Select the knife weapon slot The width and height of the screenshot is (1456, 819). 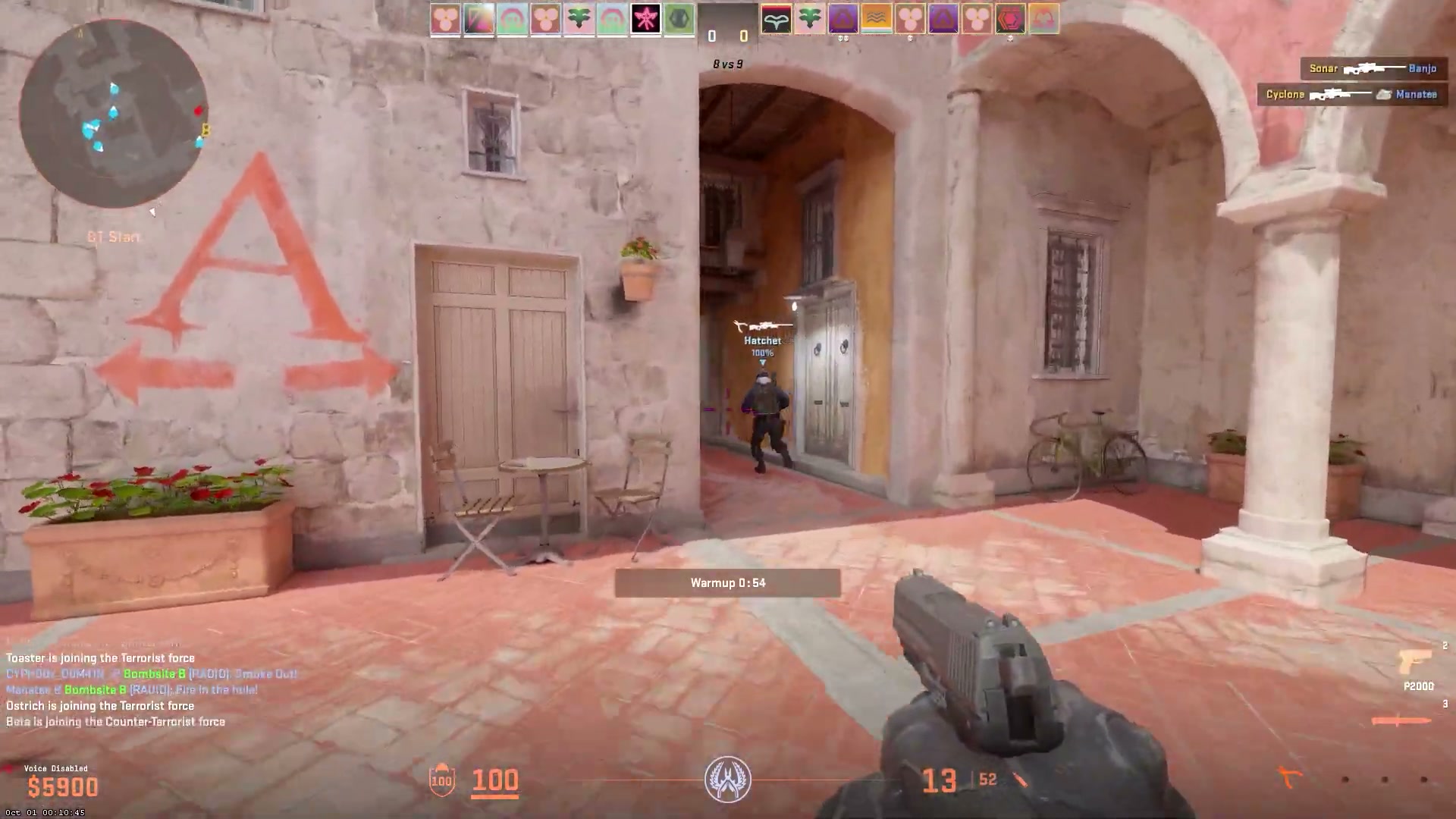coord(1399,720)
